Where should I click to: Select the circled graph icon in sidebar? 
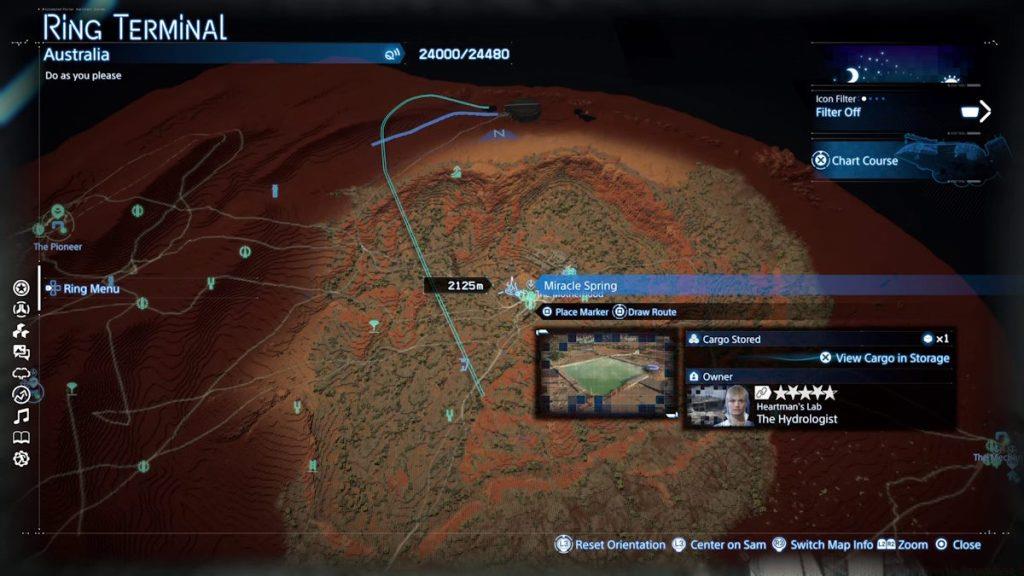click(21, 394)
